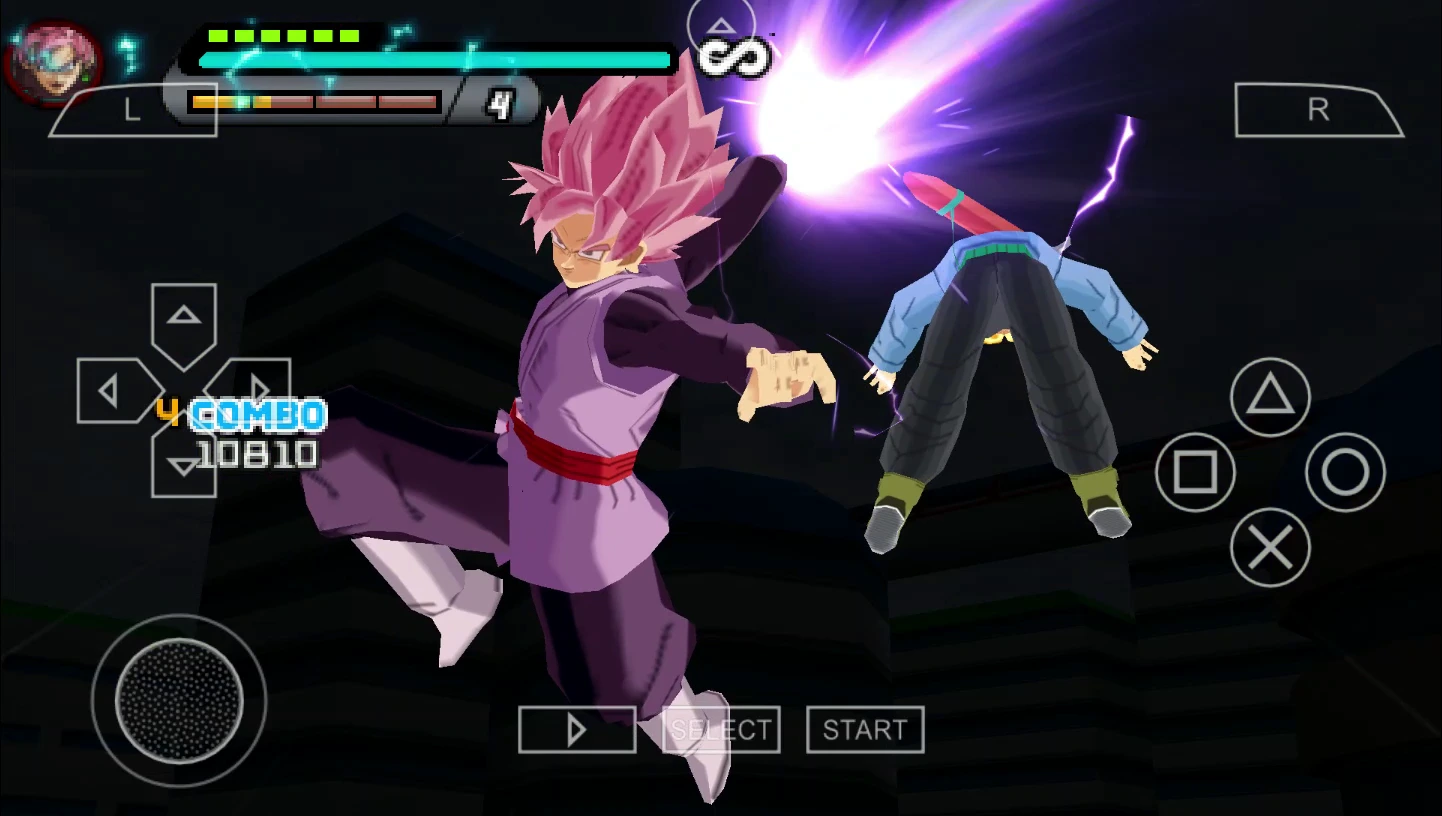Tap the L shoulder touch button

tap(131, 110)
